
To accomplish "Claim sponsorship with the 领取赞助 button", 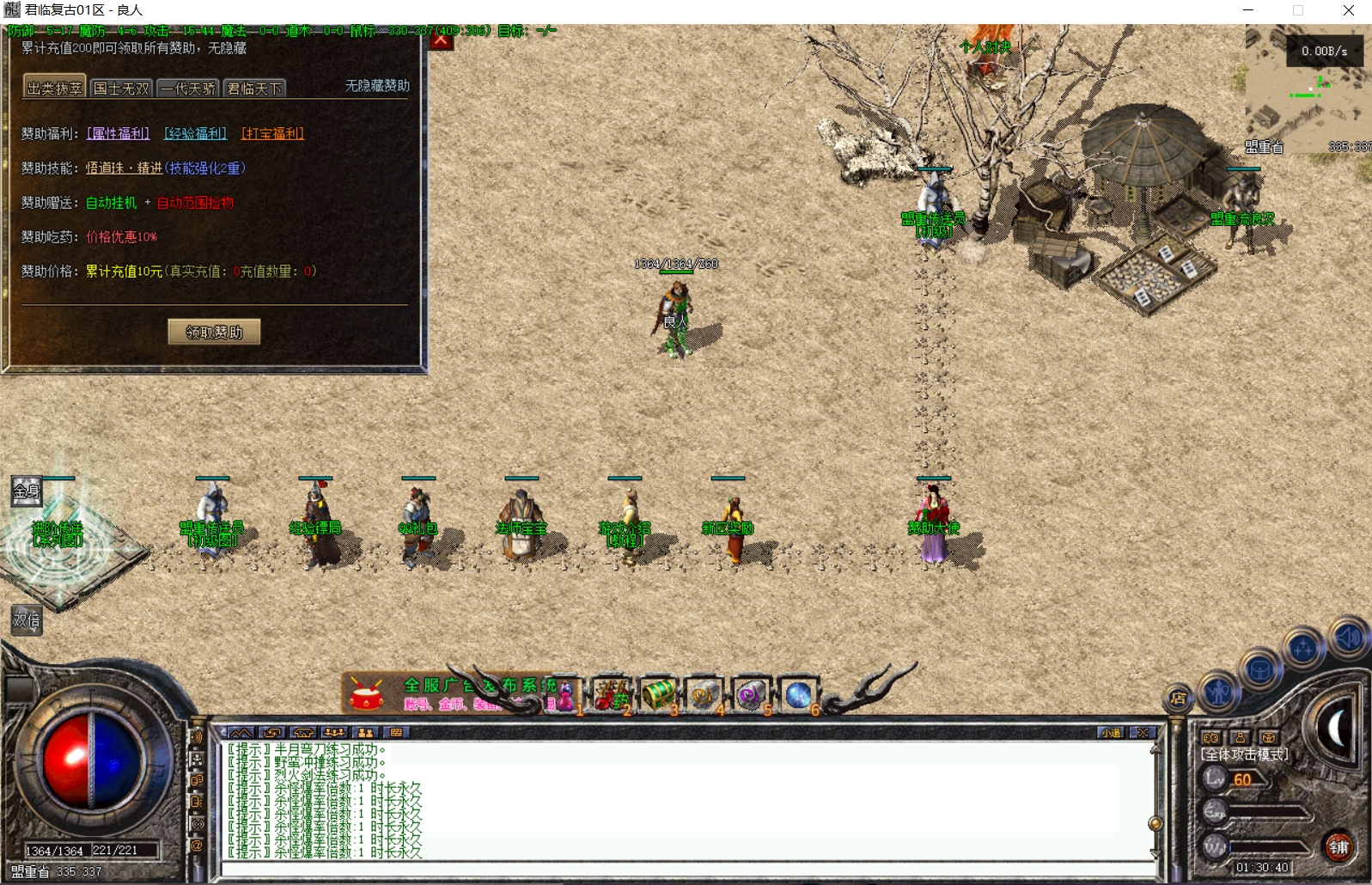I will tap(214, 332).
